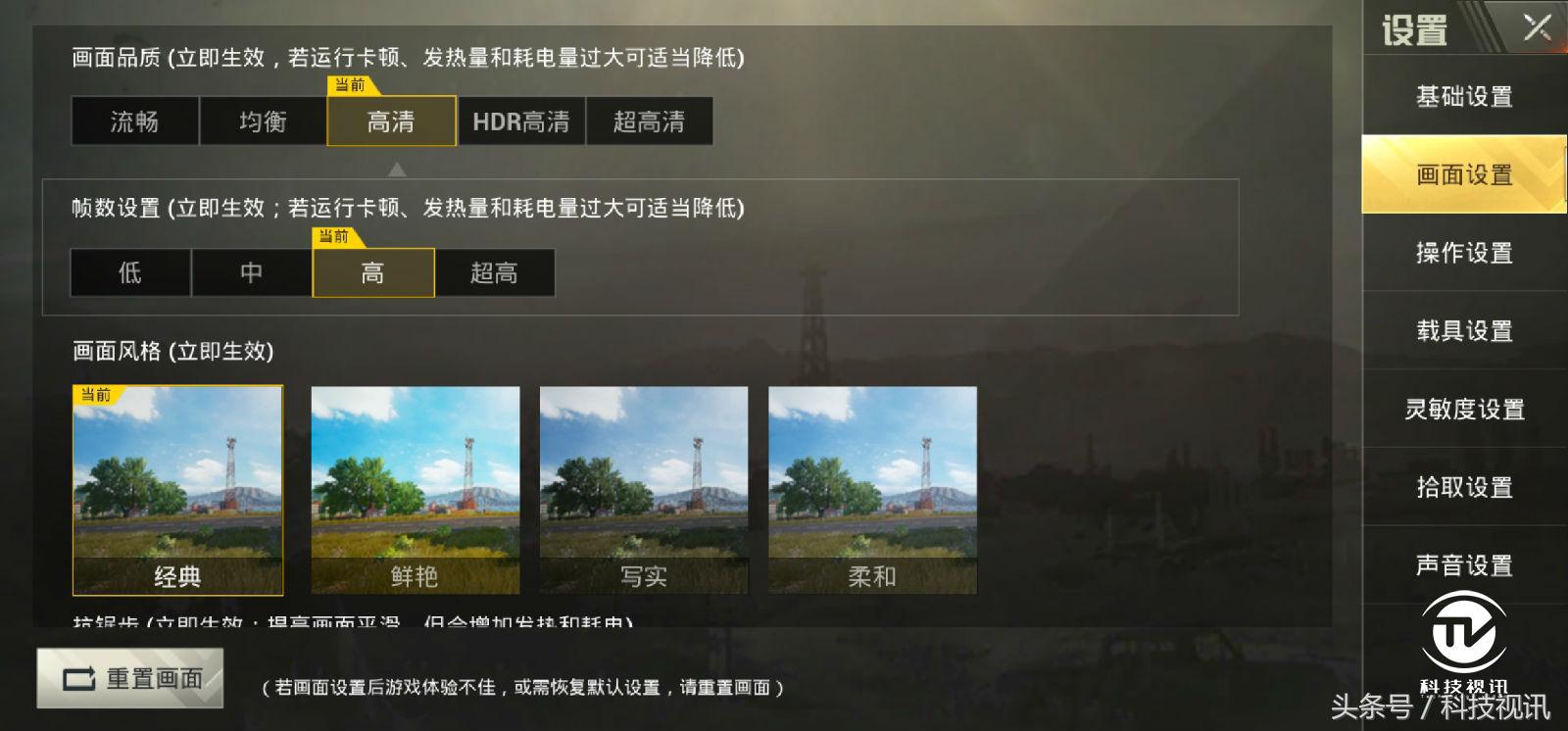Set frame rate to 超高
Screen dimensions: 1568x731
[495, 272]
